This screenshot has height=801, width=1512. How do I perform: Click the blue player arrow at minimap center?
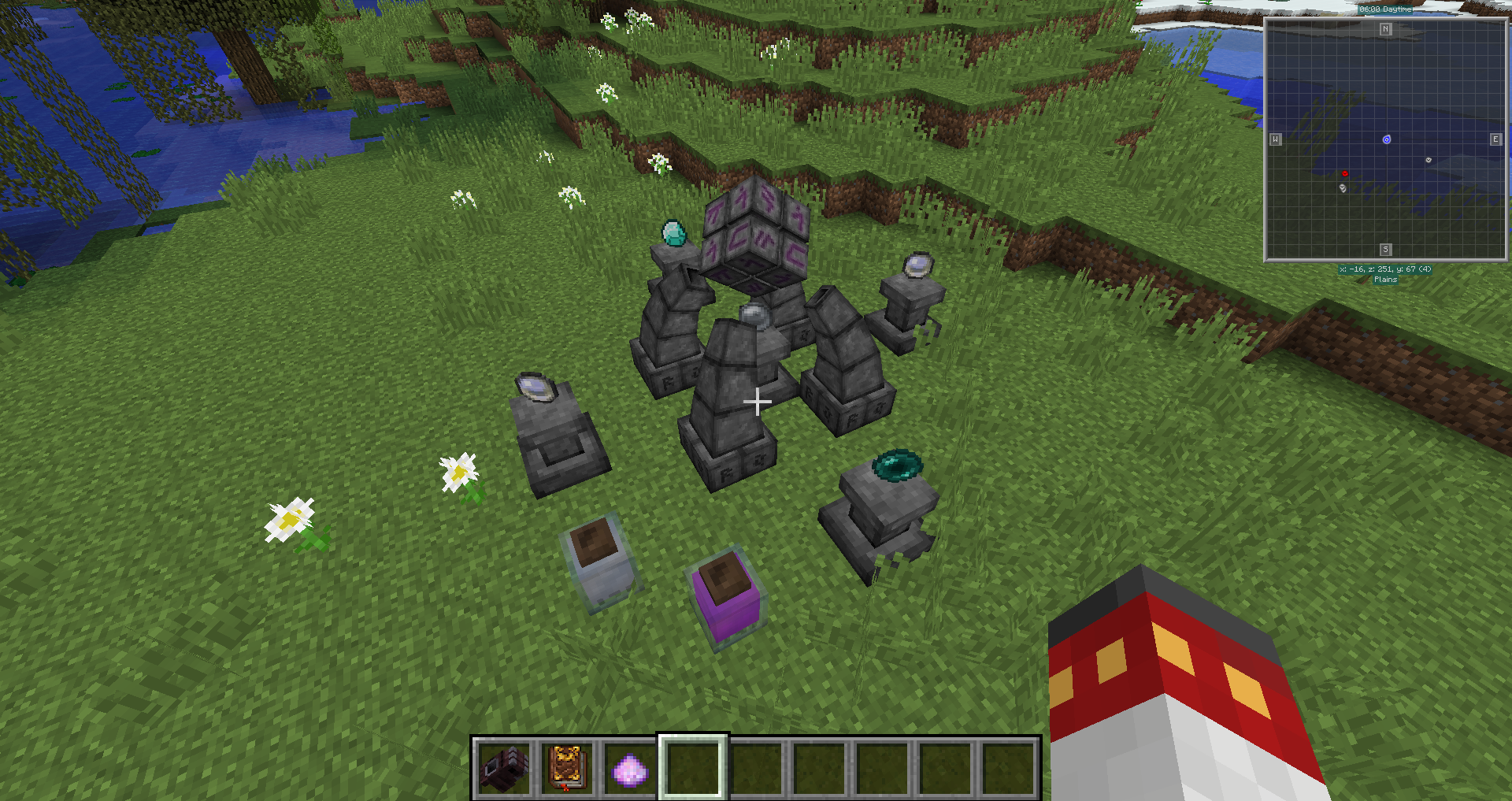click(1387, 139)
